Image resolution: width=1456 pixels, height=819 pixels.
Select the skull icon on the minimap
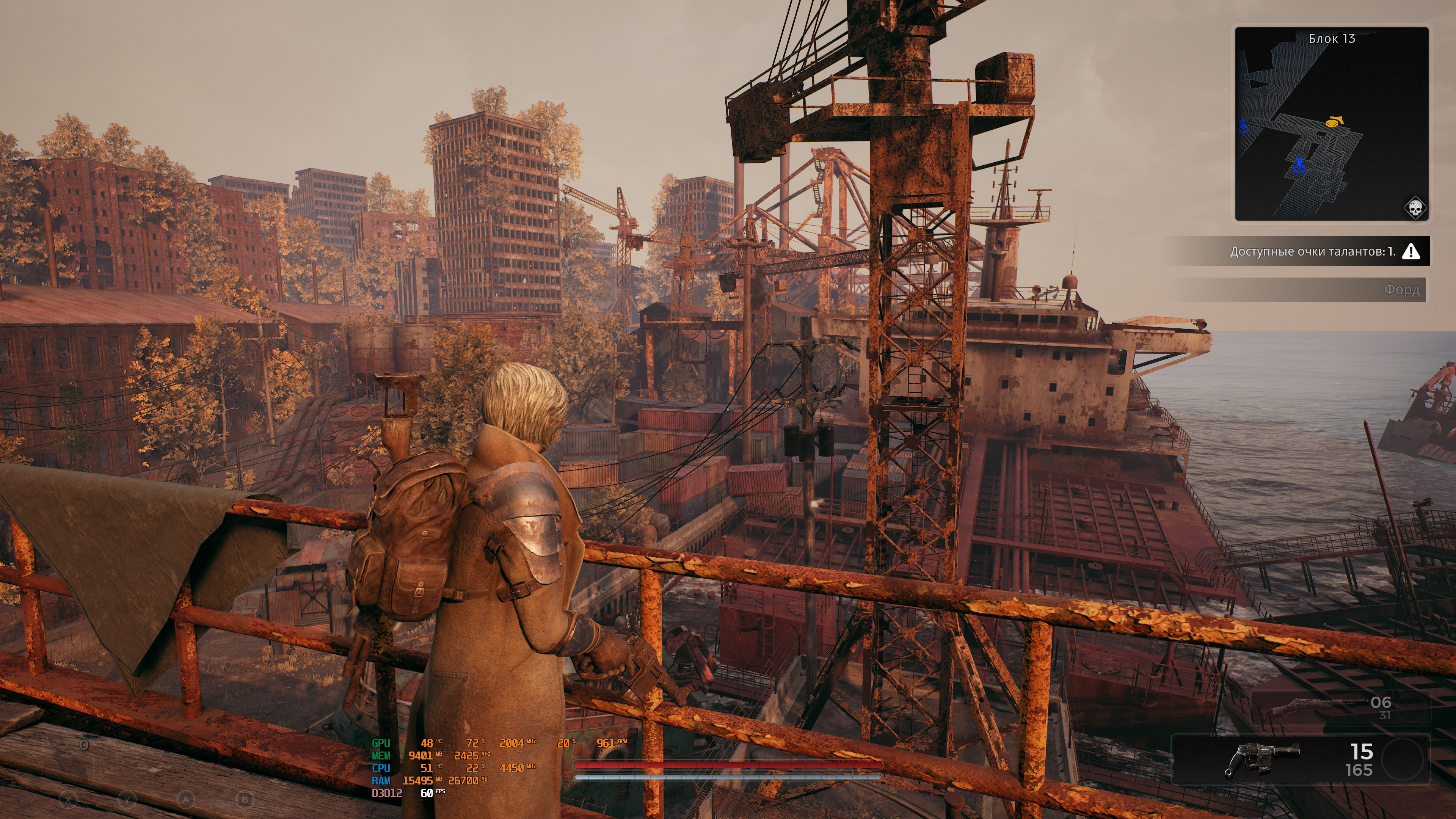1414,208
